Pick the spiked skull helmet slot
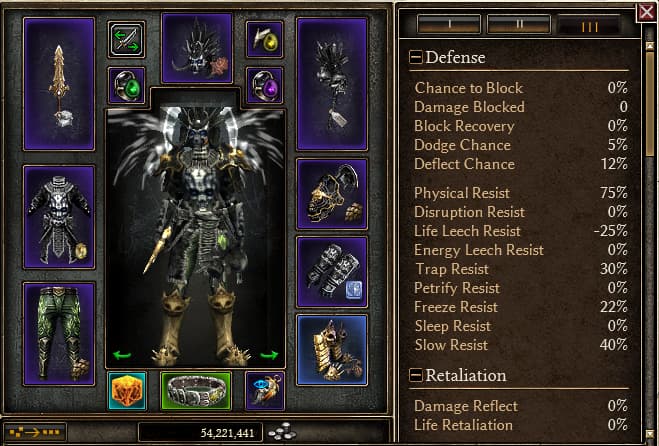Image resolution: width=659 pixels, height=446 pixels. [196, 48]
